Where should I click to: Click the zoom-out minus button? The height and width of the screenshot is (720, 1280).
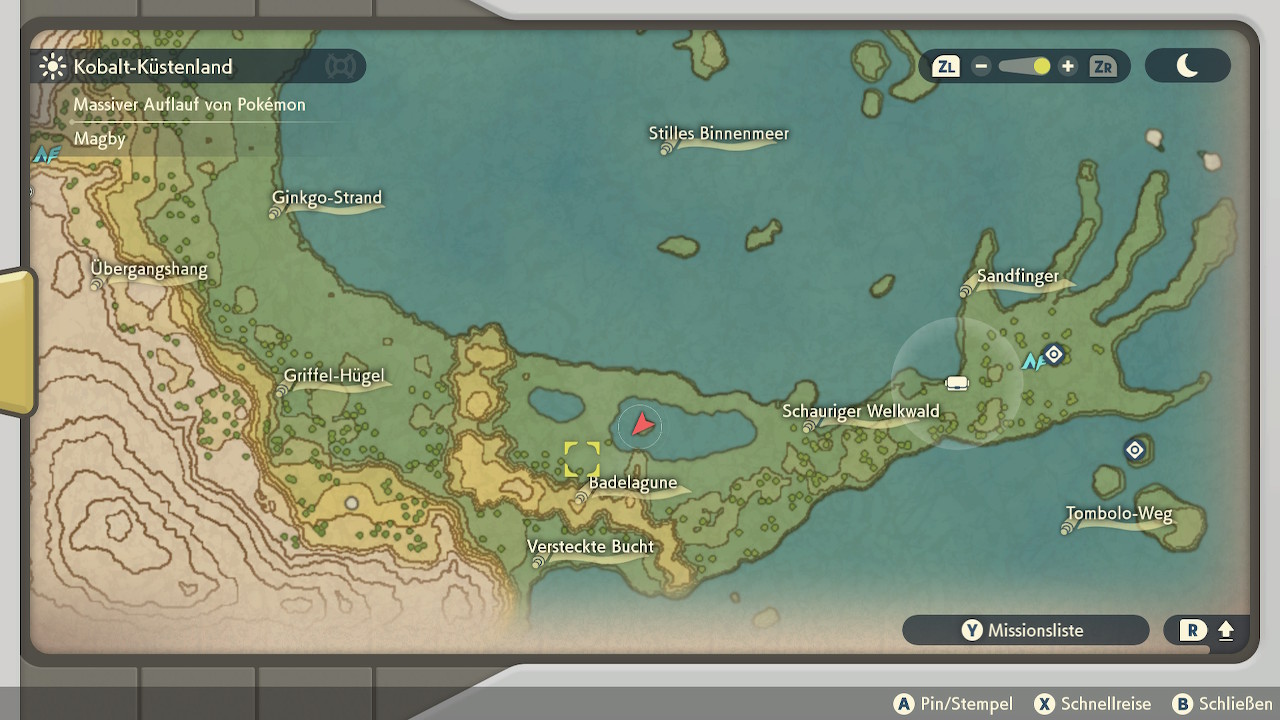point(981,66)
